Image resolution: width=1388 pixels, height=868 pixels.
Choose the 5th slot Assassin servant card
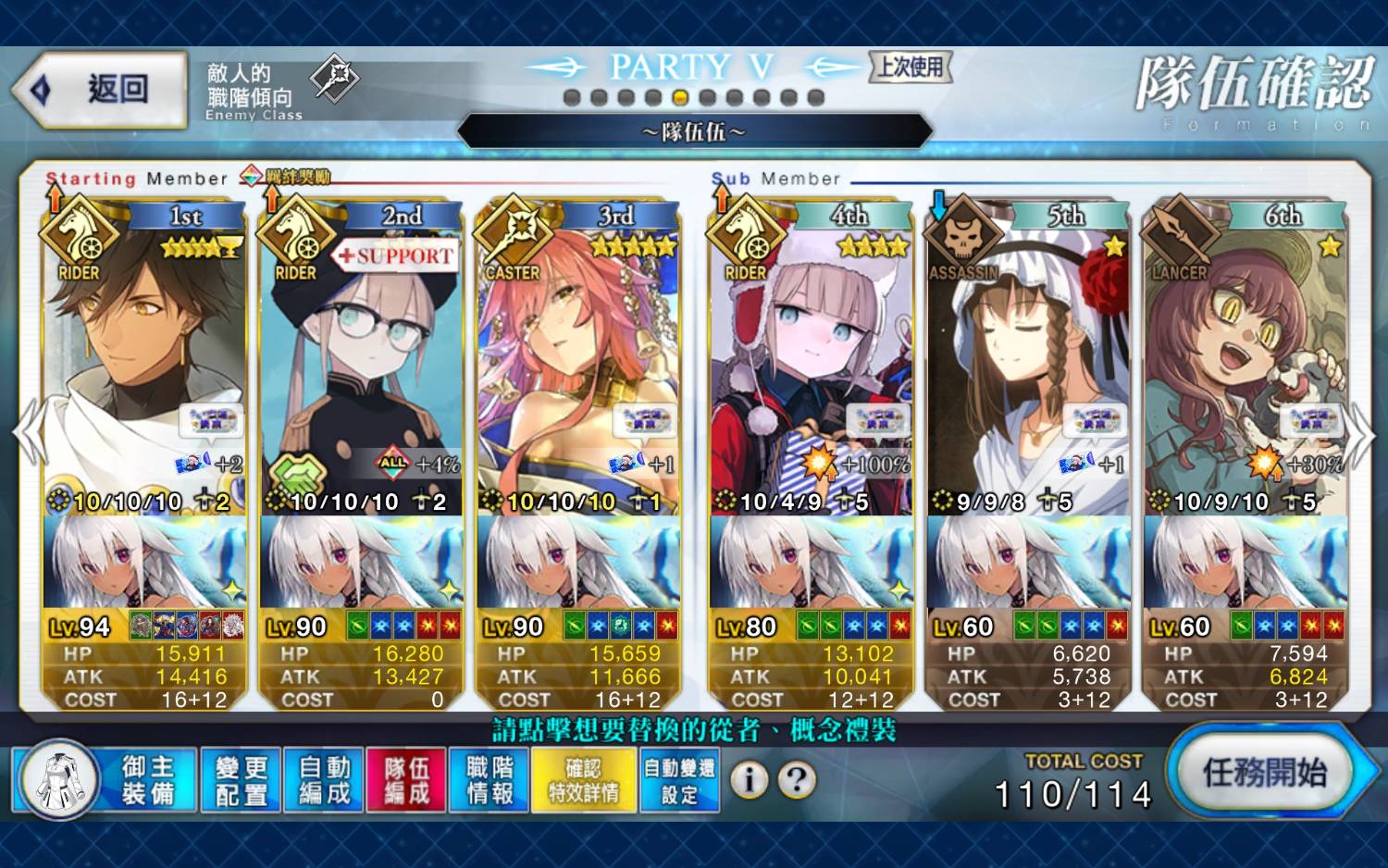pos(1028,370)
